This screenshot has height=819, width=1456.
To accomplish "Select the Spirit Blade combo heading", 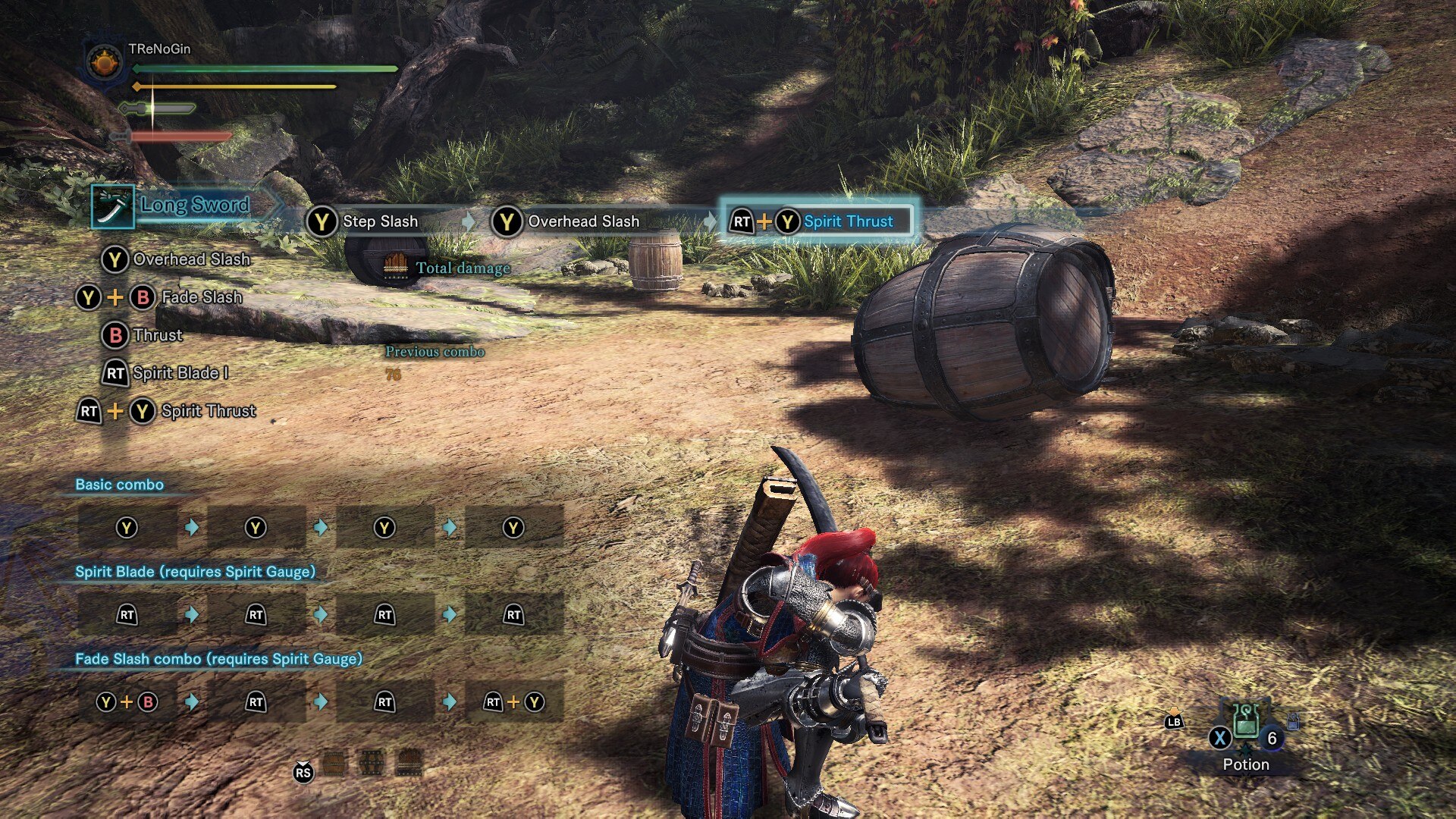I will tap(195, 572).
